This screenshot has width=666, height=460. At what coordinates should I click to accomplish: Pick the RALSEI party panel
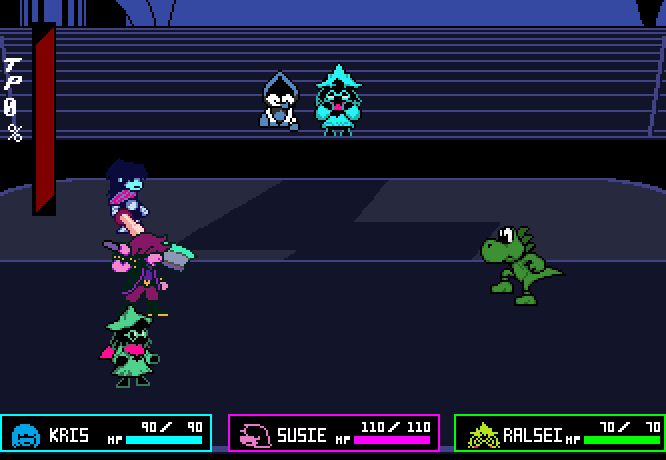click(560, 434)
